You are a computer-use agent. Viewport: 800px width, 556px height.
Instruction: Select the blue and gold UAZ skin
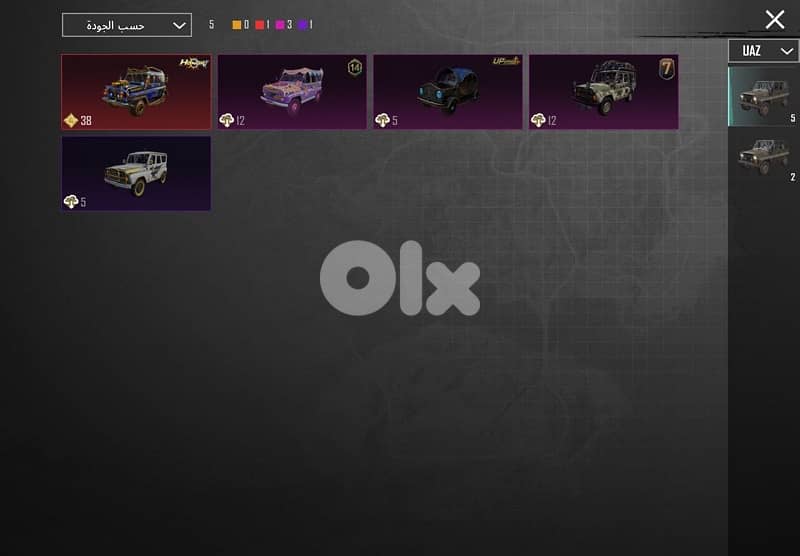click(x=136, y=92)
